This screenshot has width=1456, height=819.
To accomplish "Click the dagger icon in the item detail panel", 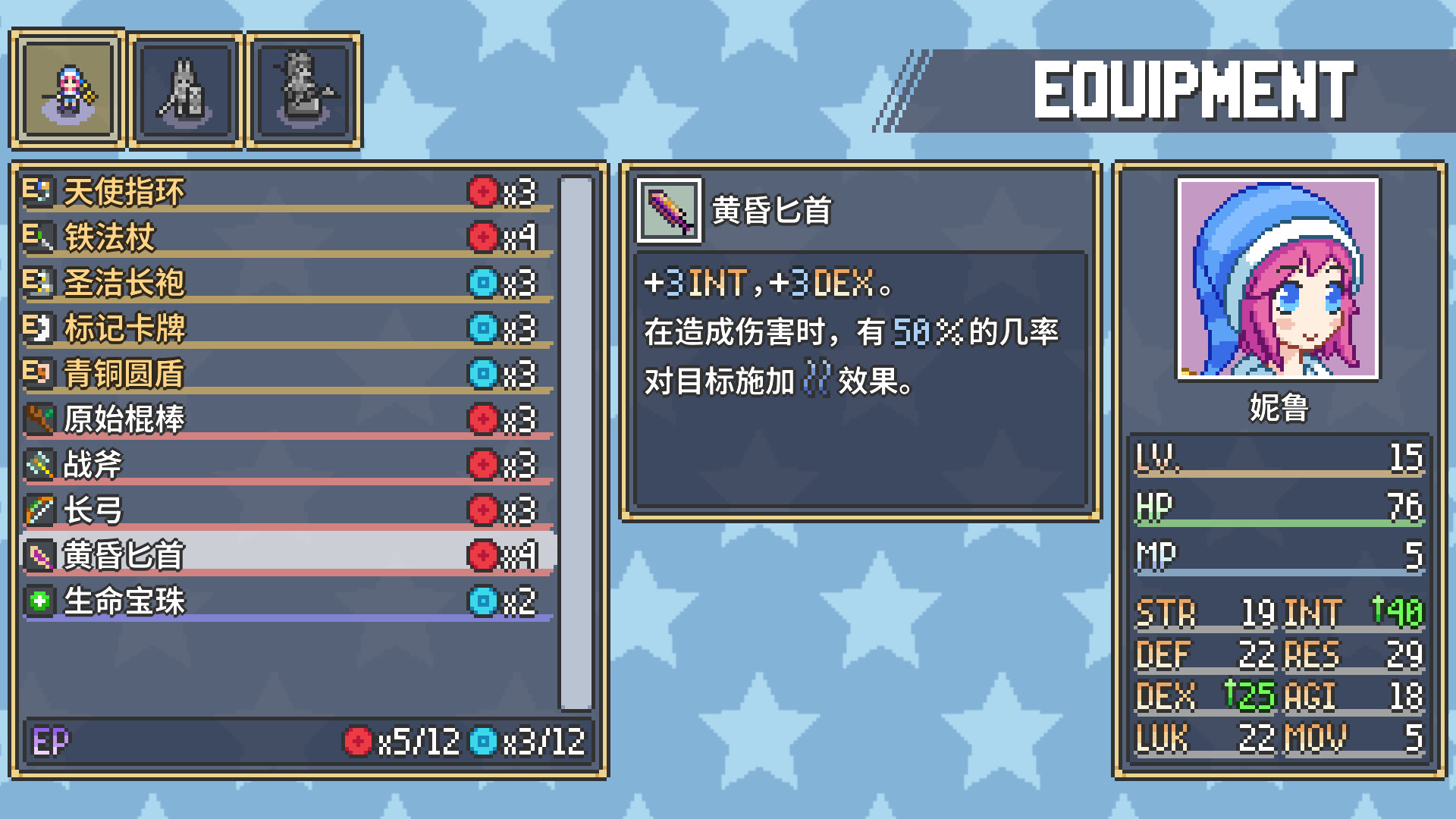I will [668, 211].
